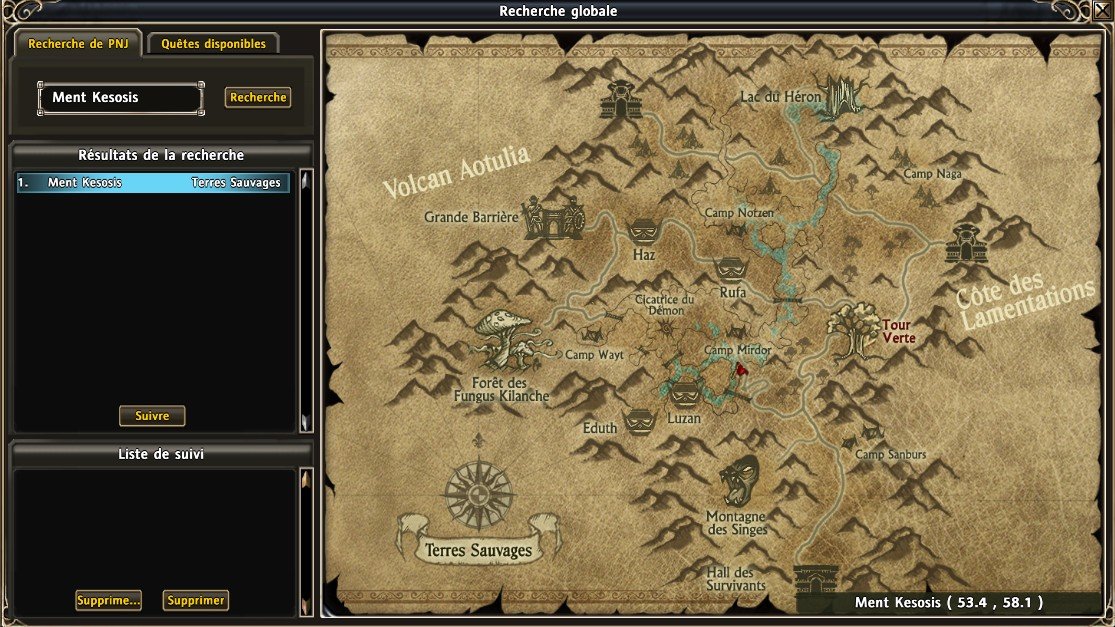Screen dimensions: 1115x627
Task: Click the NPC name search field
Action: (x=120, y=98)
